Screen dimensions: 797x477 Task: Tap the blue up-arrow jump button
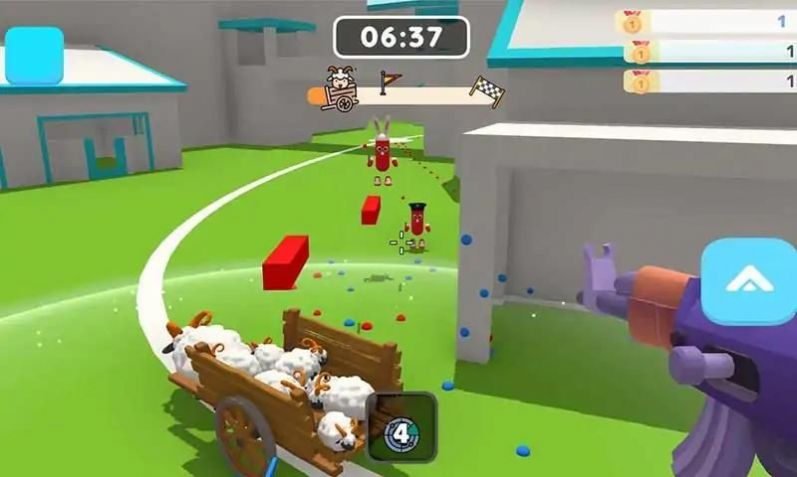pyautogui.click(x=748, y=282)
